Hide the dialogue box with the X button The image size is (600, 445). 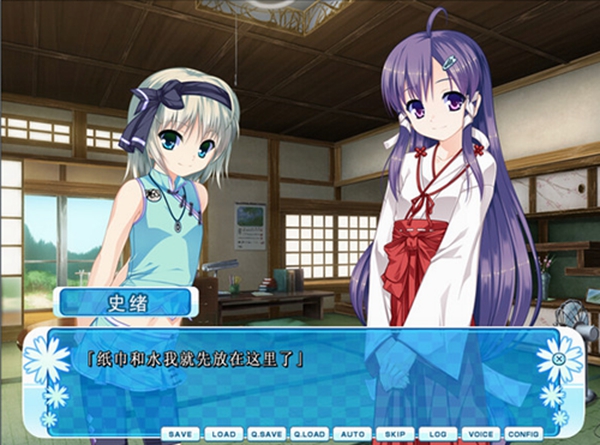(x=558, y=357)
